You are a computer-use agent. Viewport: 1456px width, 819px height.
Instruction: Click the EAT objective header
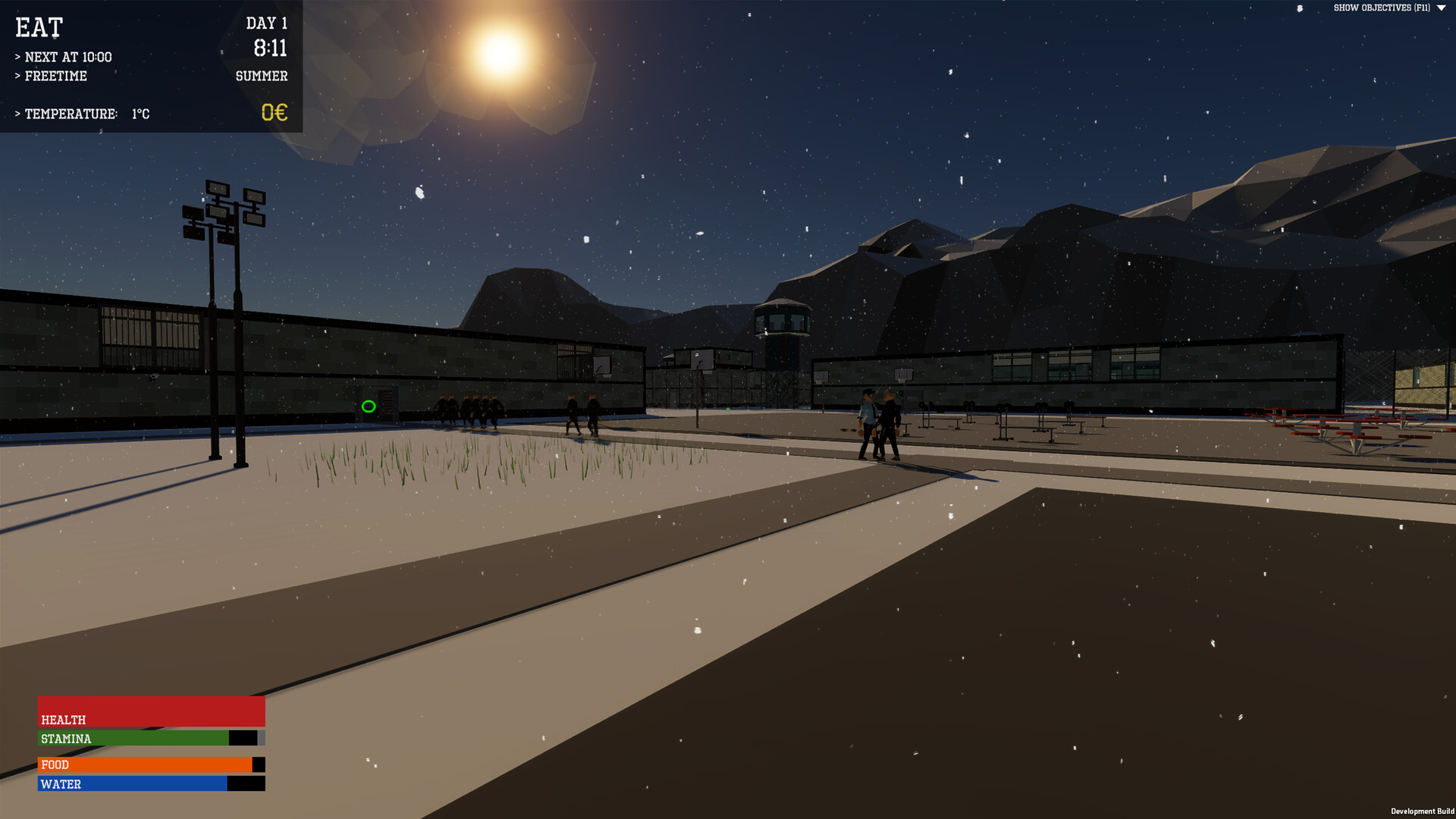(39, 28)
